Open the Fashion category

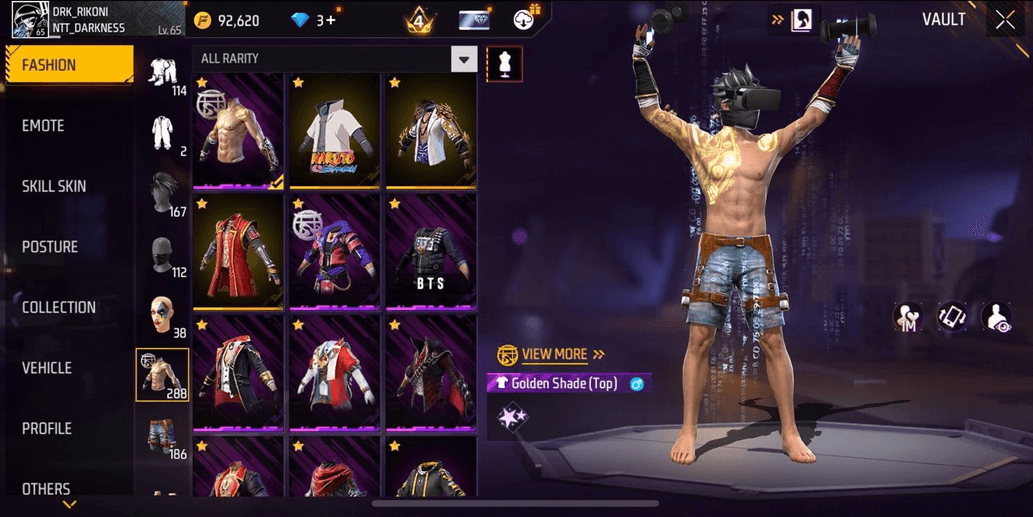tap(70, 65)
